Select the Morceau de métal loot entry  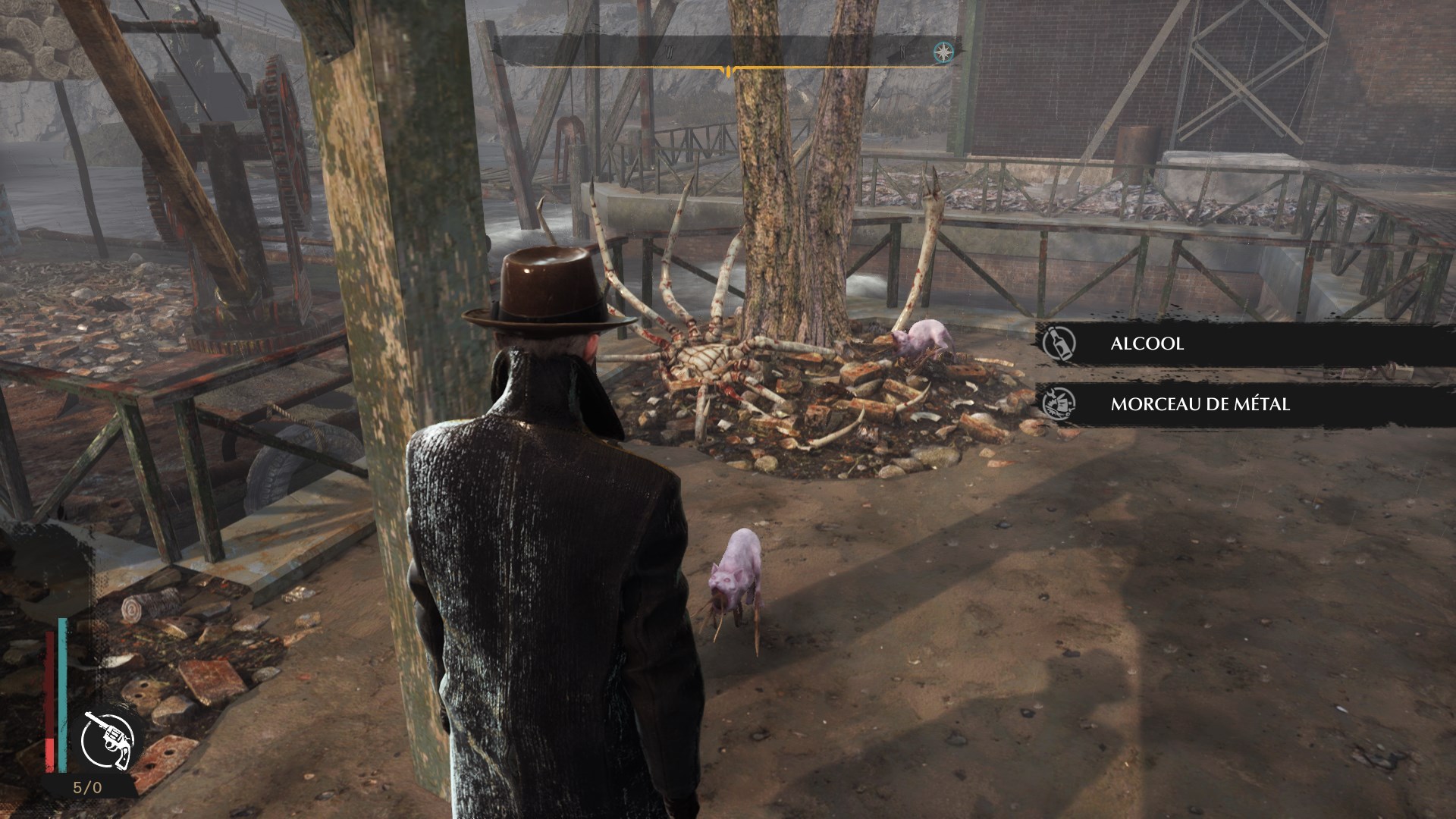[x=1244, y=404]
